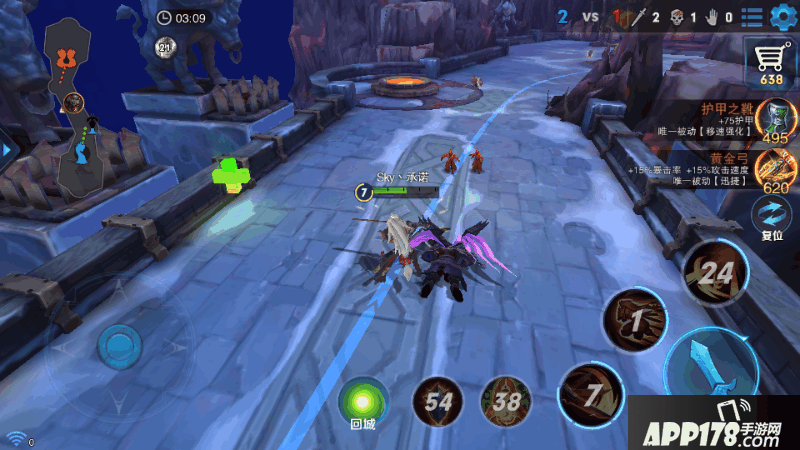Tap the 回城 recall button
This screenshot has height=450, width=800.
(x=362, y=402)
